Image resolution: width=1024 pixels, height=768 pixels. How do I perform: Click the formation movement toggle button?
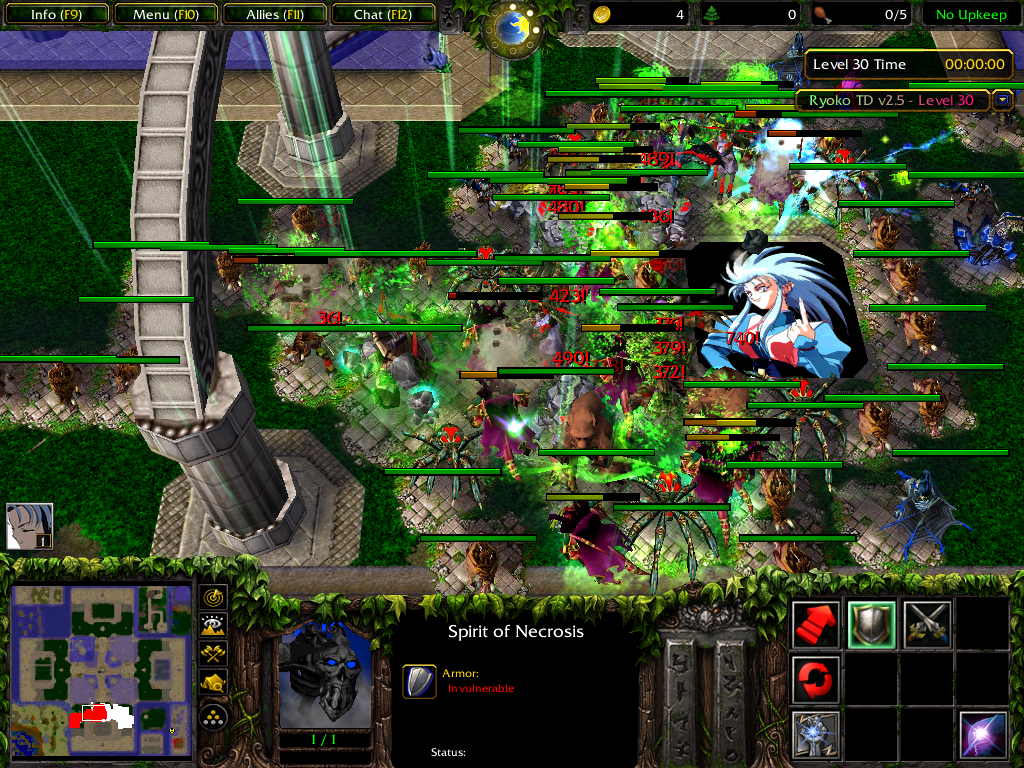coord(214,716)
